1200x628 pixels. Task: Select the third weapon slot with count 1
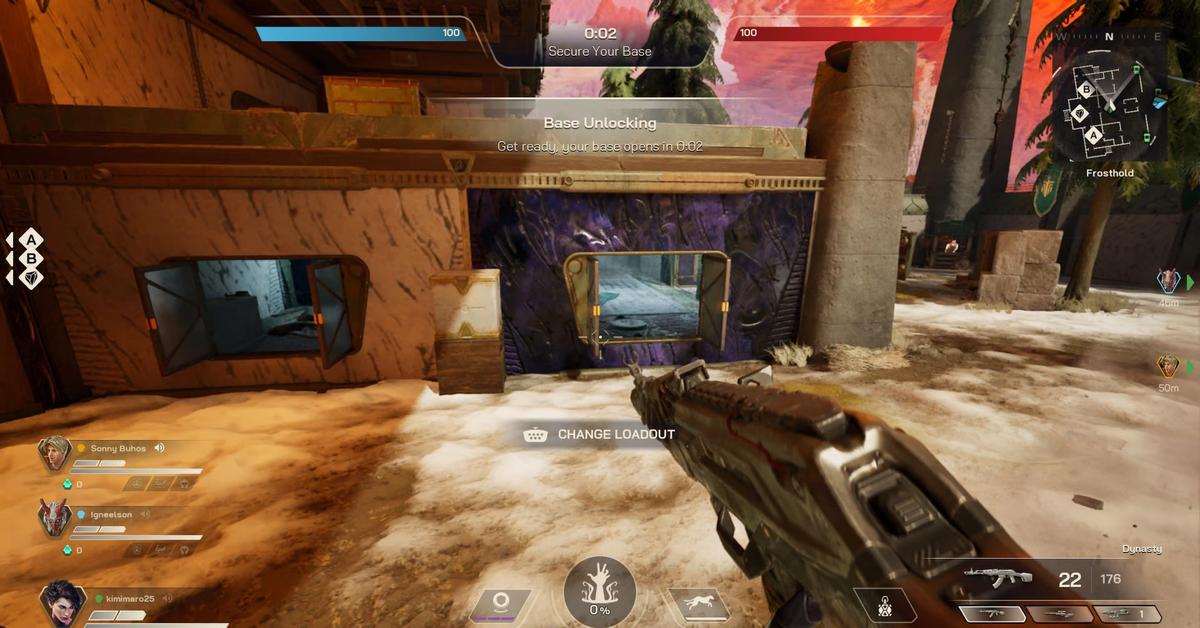click(1126, 614)
